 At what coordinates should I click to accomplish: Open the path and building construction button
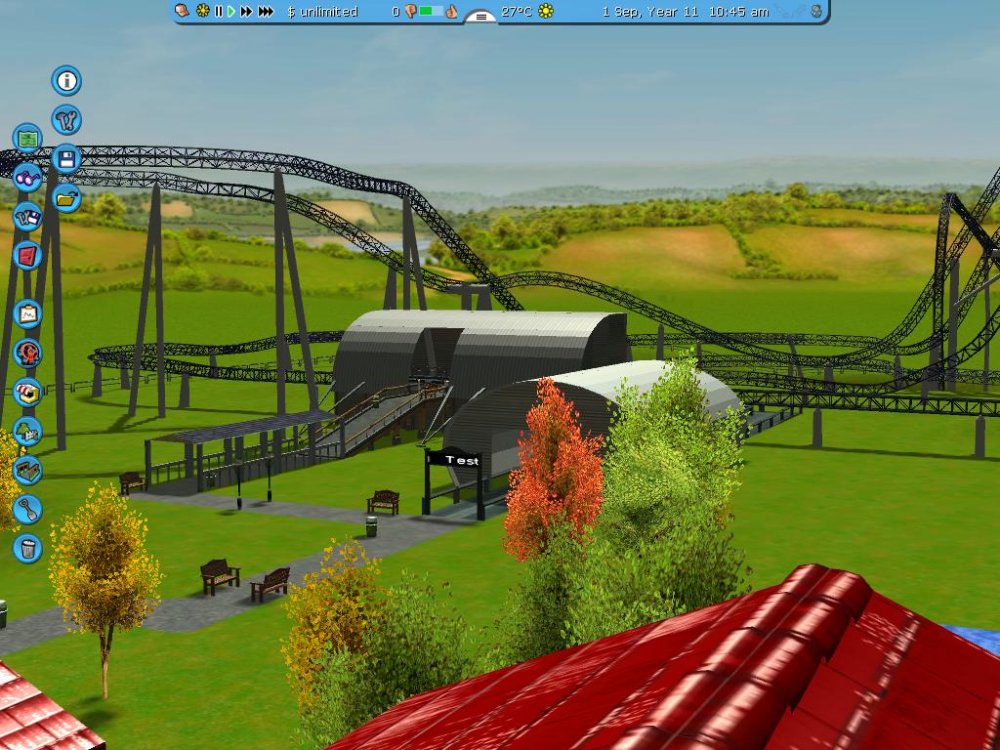pyautogui.click(x=27, y=470)
